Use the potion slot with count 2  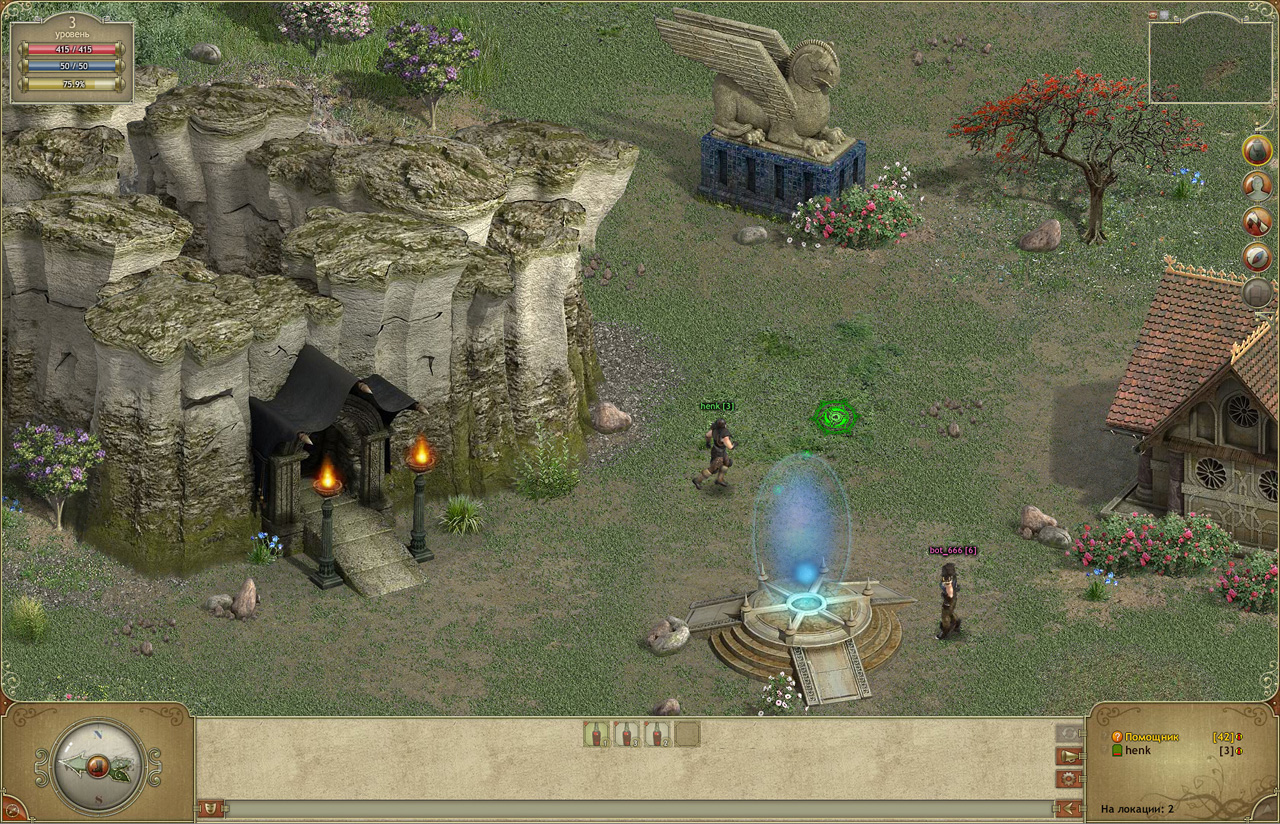[x=656, y=734]
